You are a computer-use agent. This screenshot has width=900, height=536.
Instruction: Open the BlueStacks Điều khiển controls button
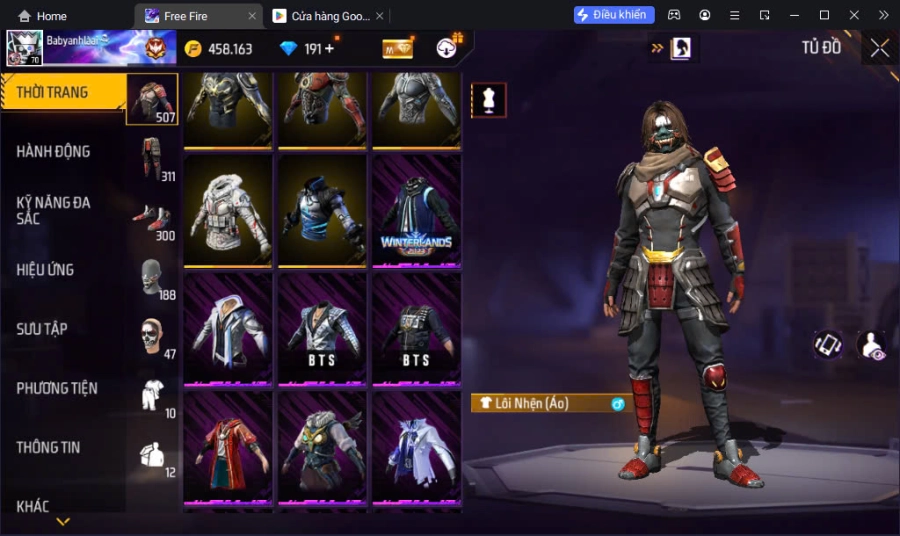(614, 15)
